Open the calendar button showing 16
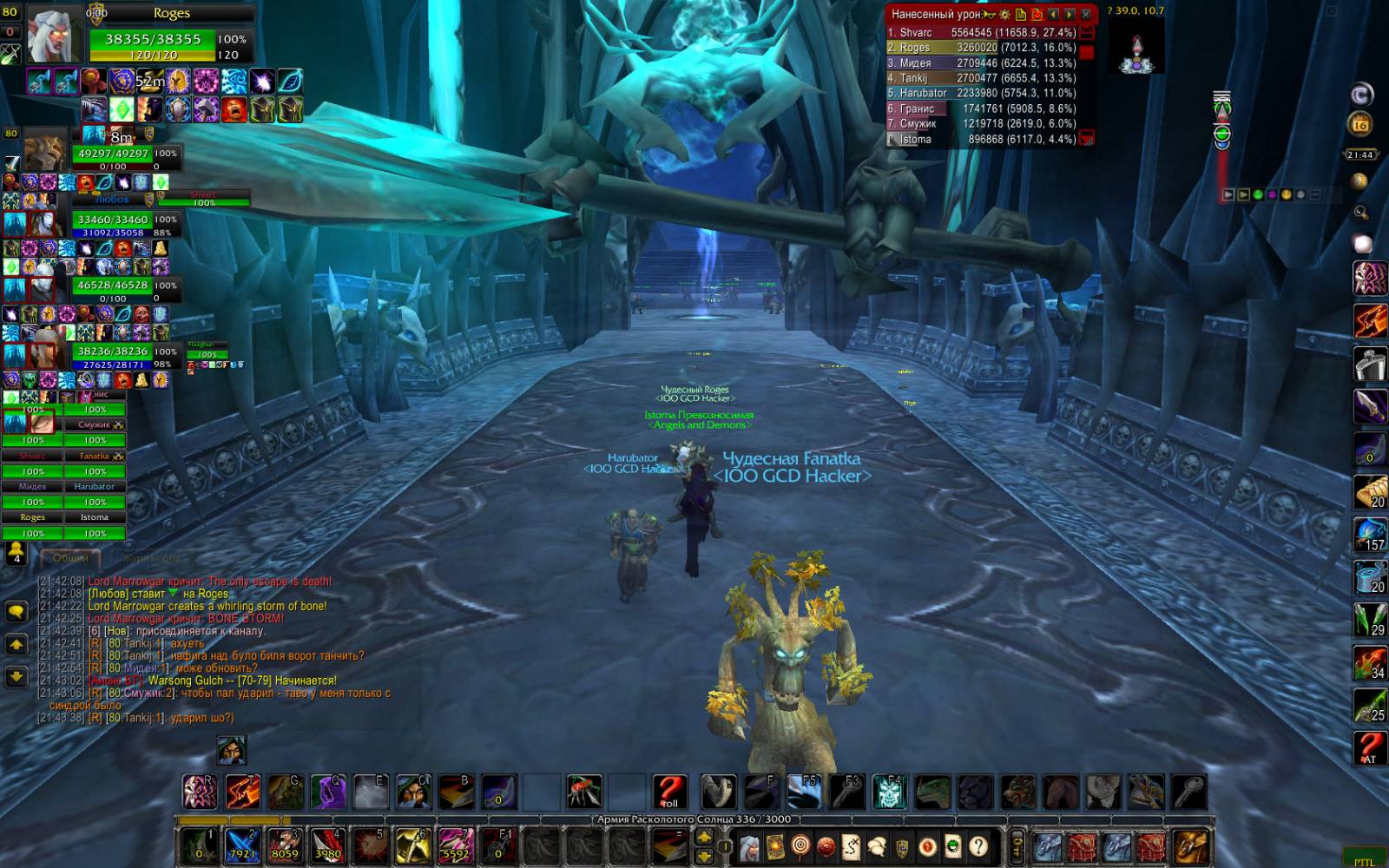Image resolution: width=1389 pixels, height=868 pixels. (x=1360, y=124)
